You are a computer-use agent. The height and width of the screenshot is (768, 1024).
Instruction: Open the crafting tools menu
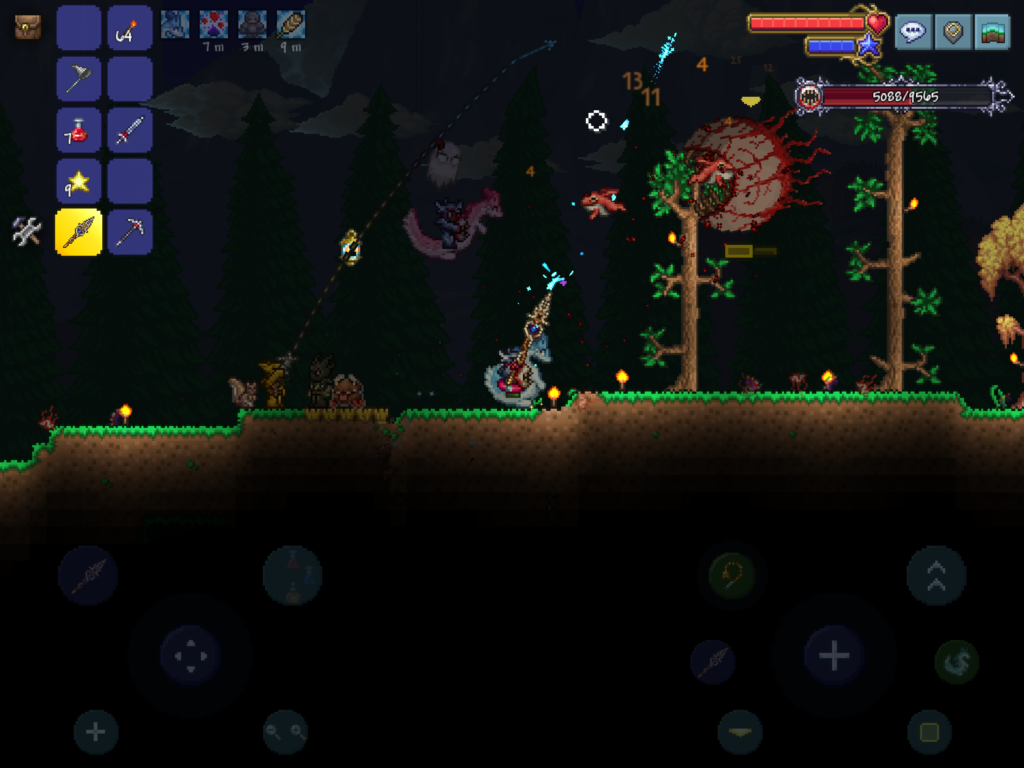click(27, 231)
